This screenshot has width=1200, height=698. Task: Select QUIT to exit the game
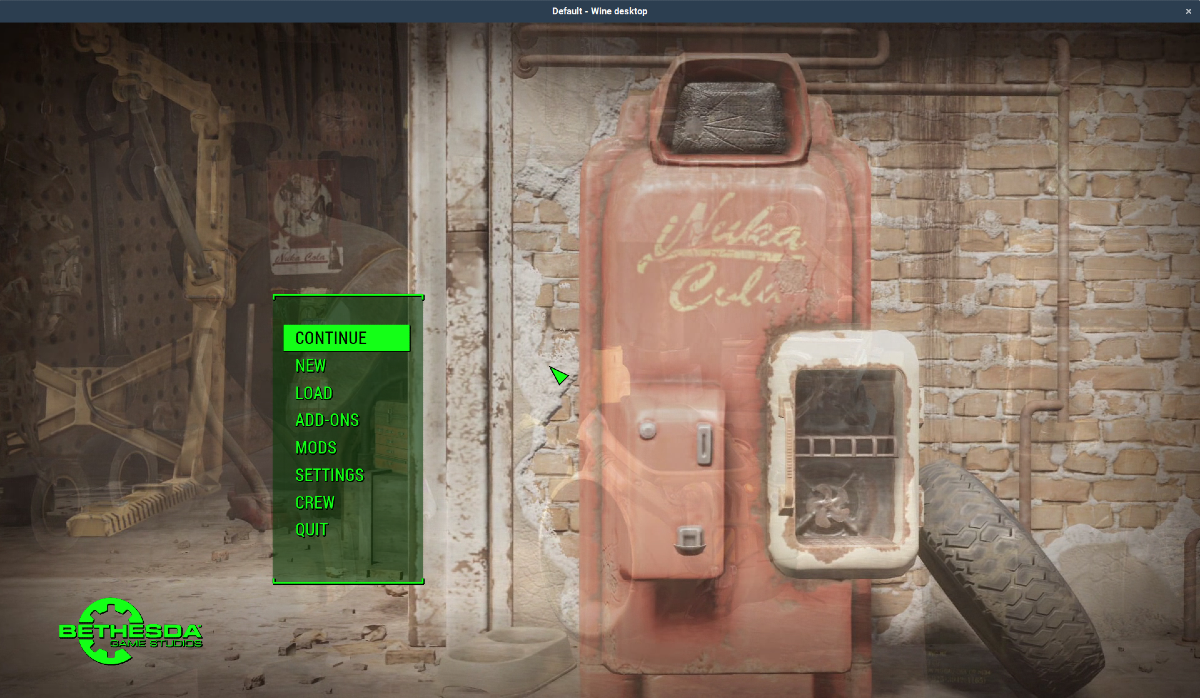(311, 529)
